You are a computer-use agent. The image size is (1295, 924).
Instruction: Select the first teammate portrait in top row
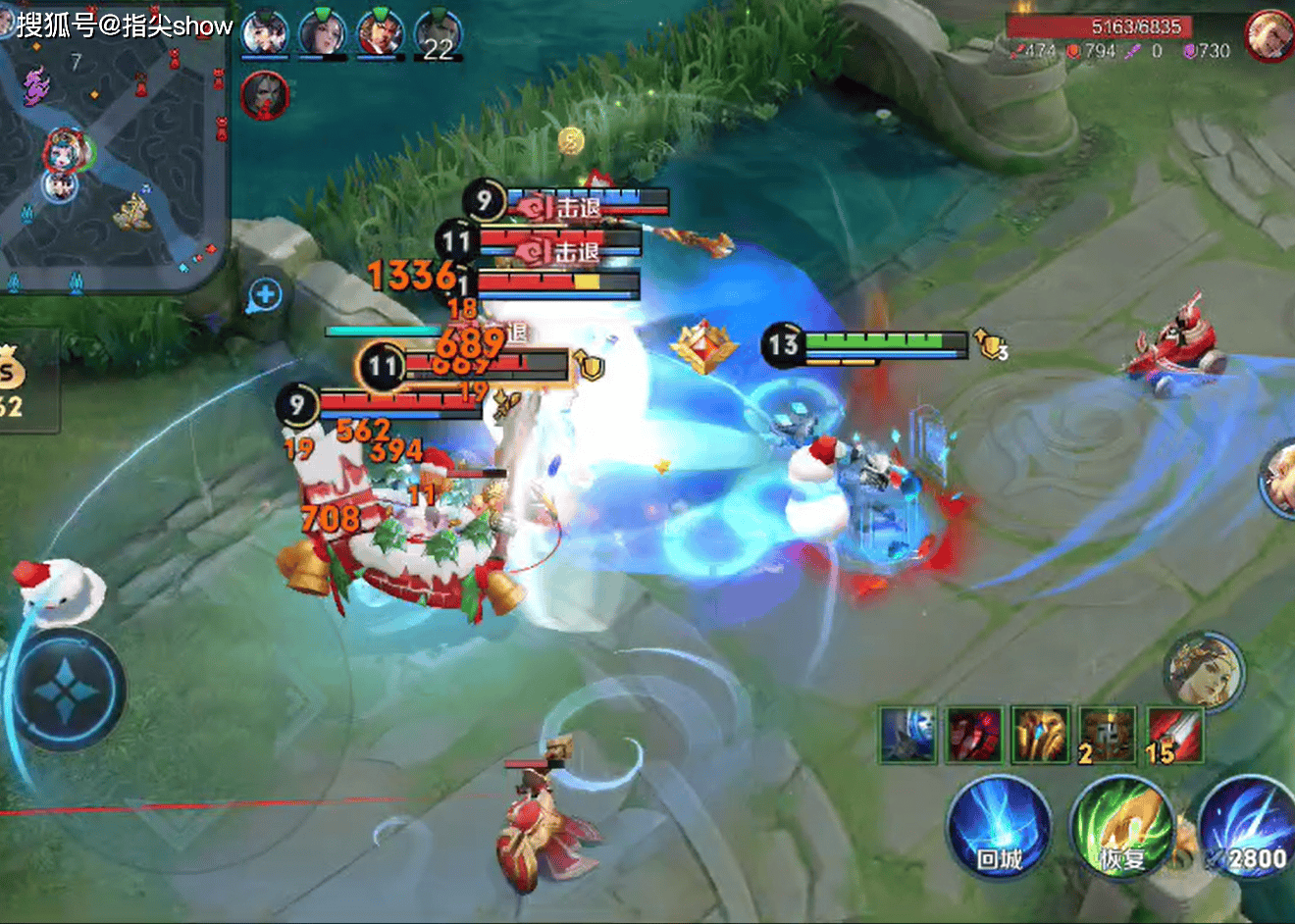point(264,34)
